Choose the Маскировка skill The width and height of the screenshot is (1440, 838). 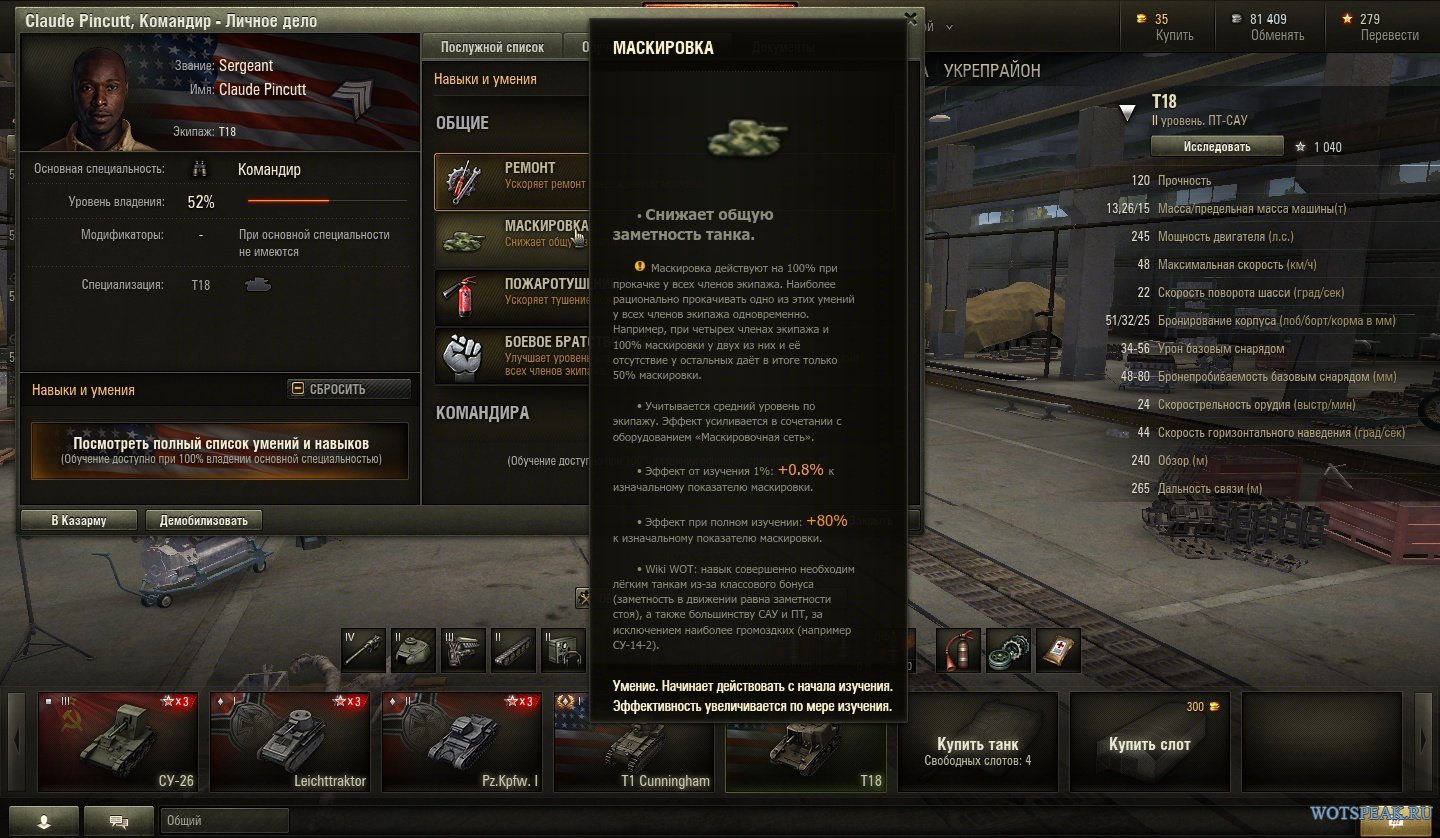pos(510,234)
